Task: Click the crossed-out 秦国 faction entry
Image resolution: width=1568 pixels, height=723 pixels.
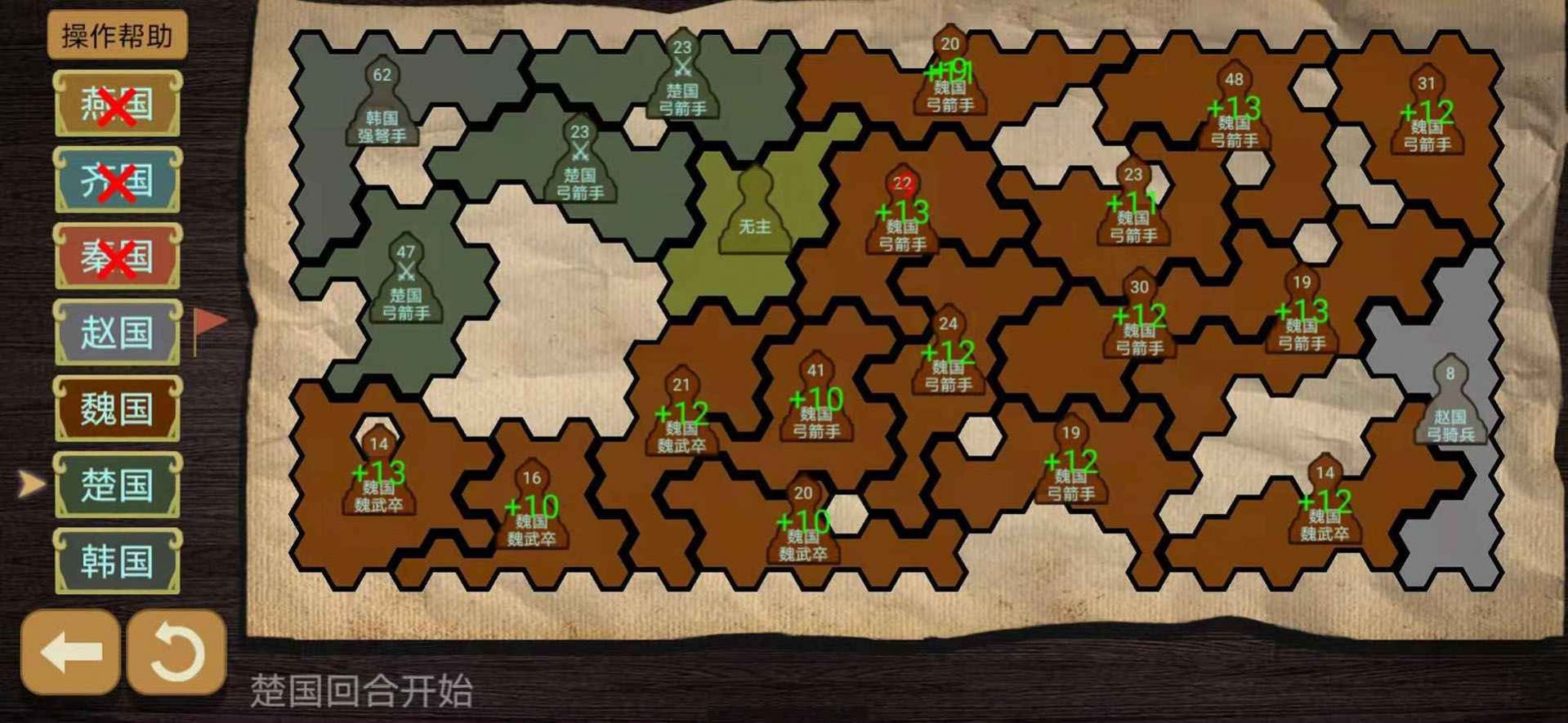Action: pos(117,253)
